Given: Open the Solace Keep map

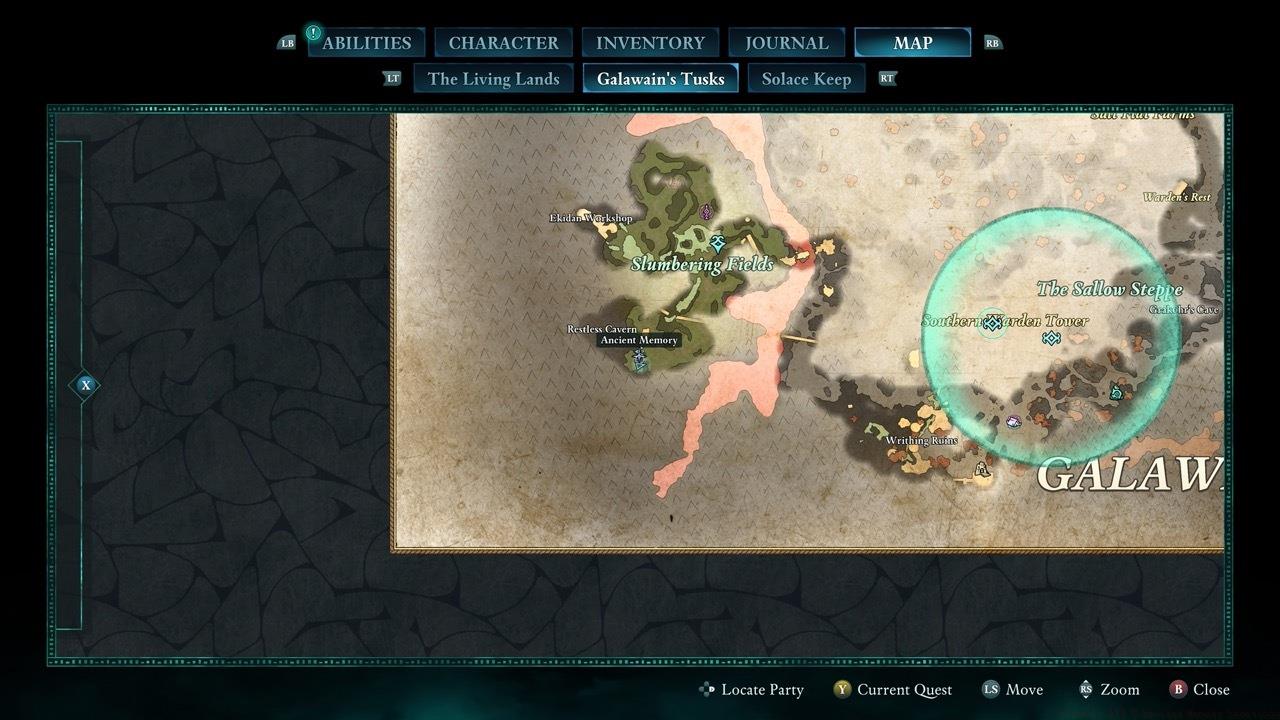Looking at the screenshot, I should 806,78.
